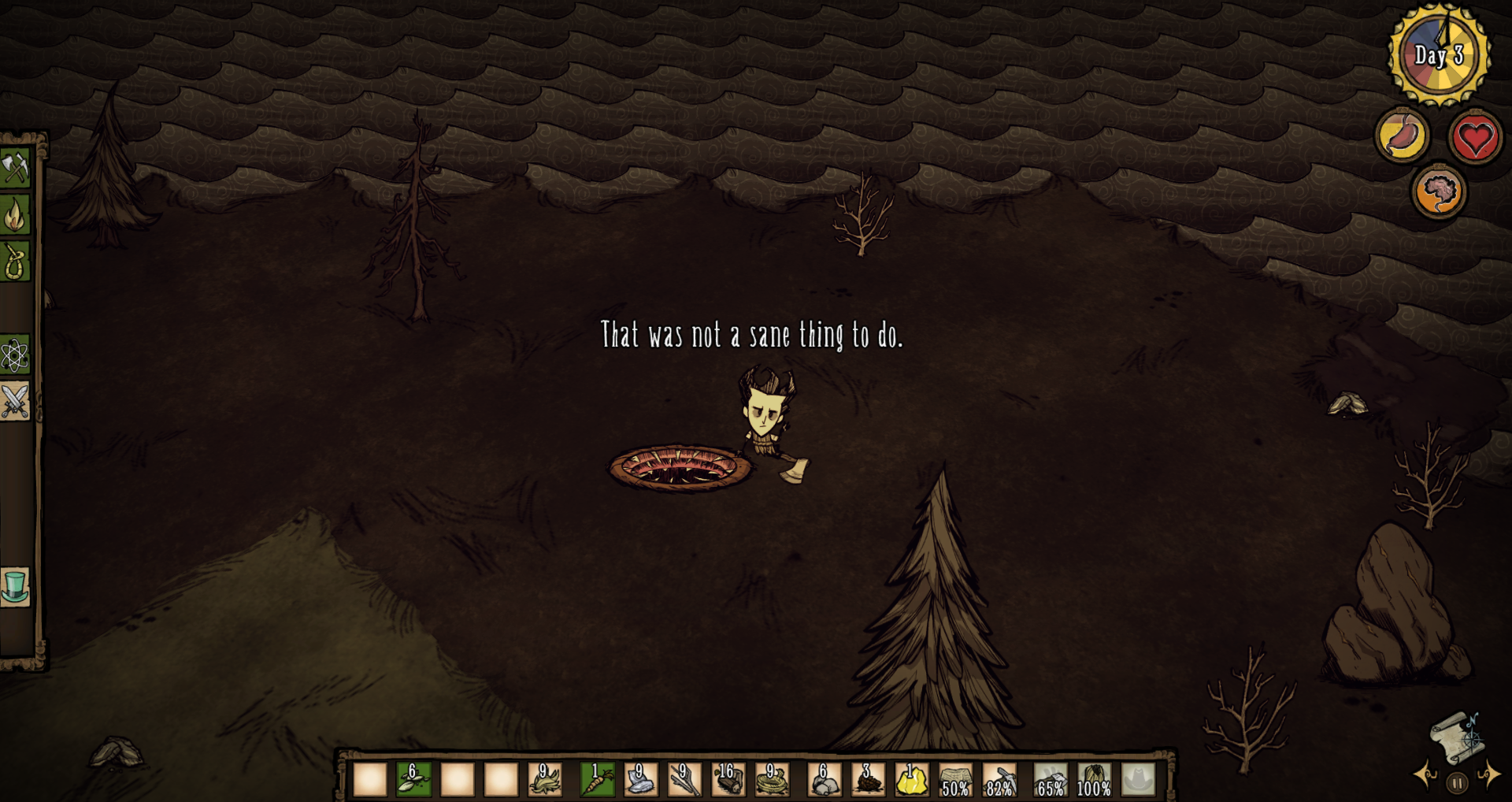
Task: Open the Dress top hat tab
Action: click(x=15, y=588)
